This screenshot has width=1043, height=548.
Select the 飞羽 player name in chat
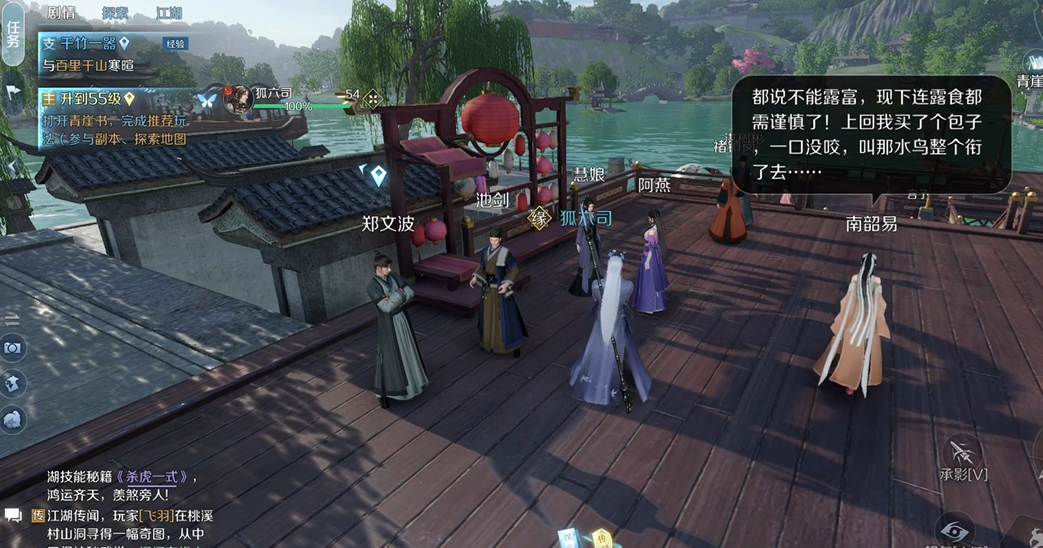pos(156,516)
